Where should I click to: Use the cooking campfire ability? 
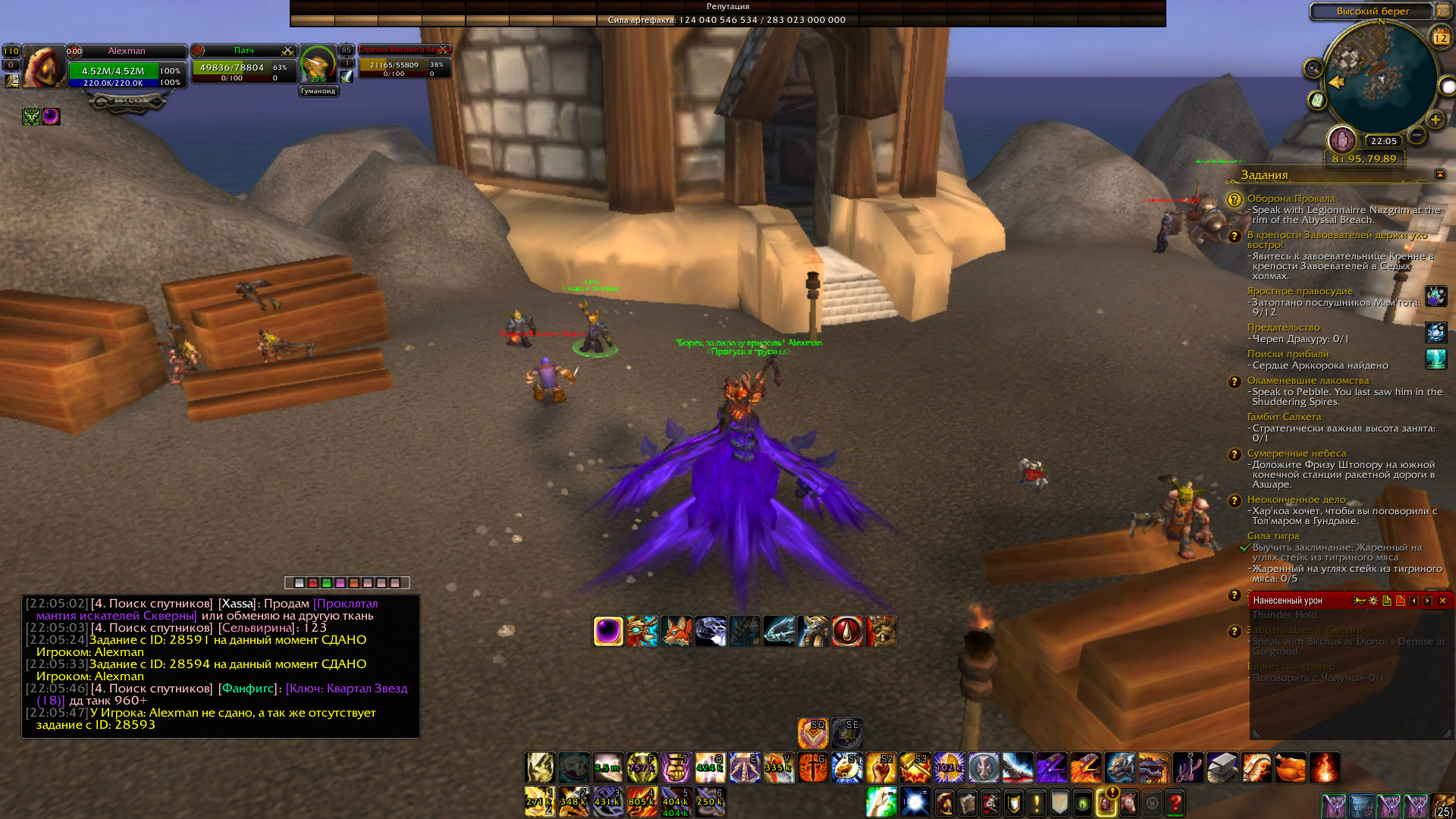[x=1324, y=767]
